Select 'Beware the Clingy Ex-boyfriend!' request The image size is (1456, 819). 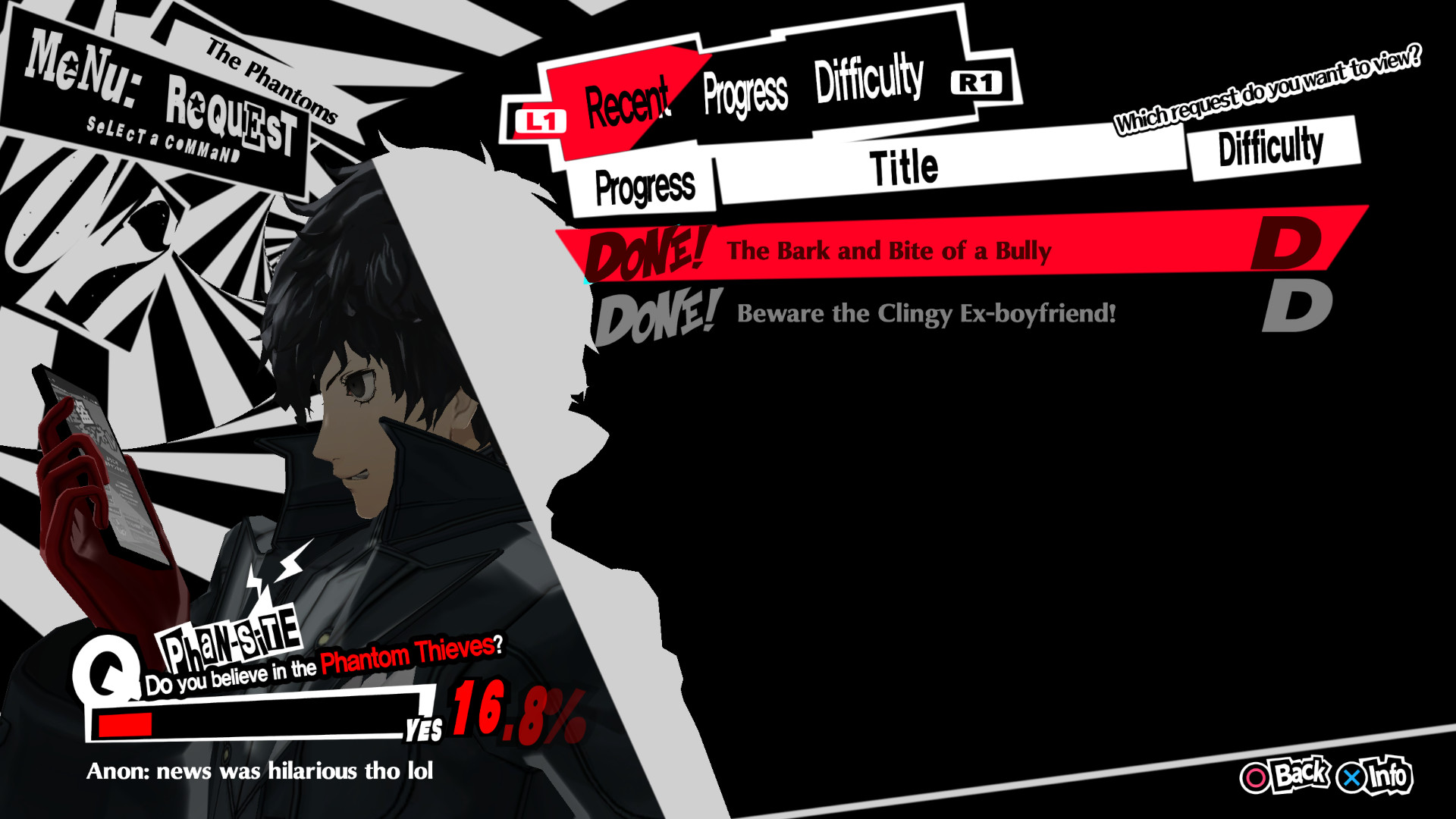click(925, 312)
